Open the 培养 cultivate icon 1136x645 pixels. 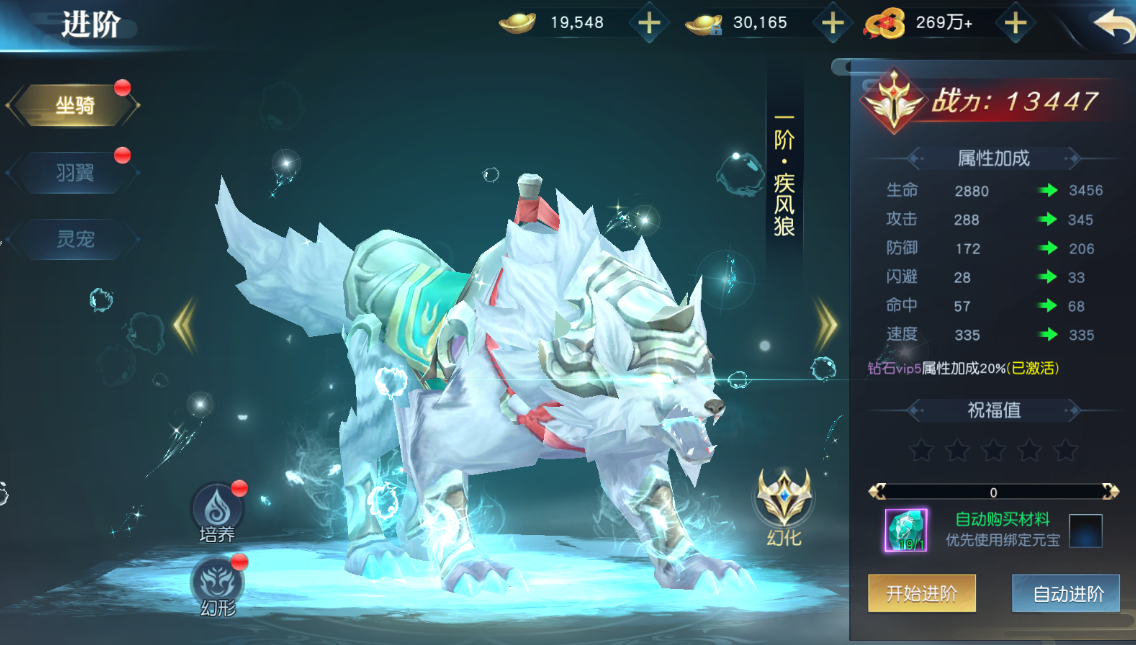(216, 508)
